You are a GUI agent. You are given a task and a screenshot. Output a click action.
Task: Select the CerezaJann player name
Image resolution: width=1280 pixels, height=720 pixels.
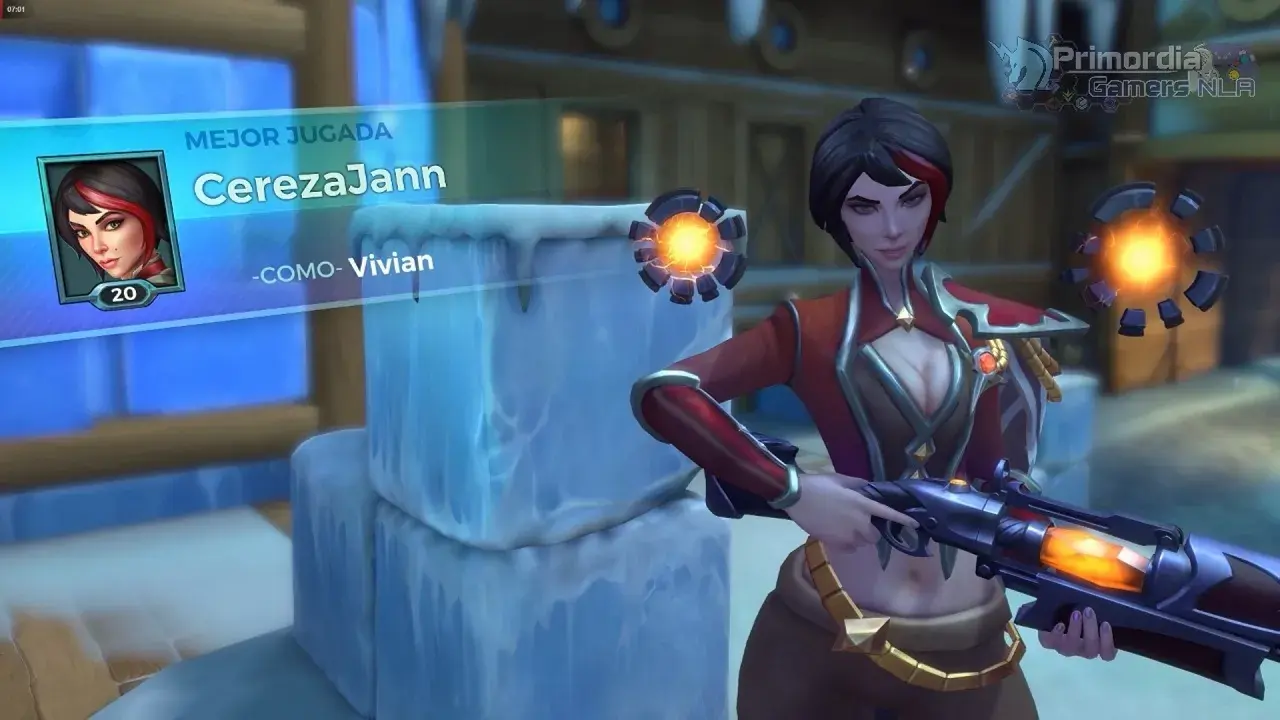point(319,184)
